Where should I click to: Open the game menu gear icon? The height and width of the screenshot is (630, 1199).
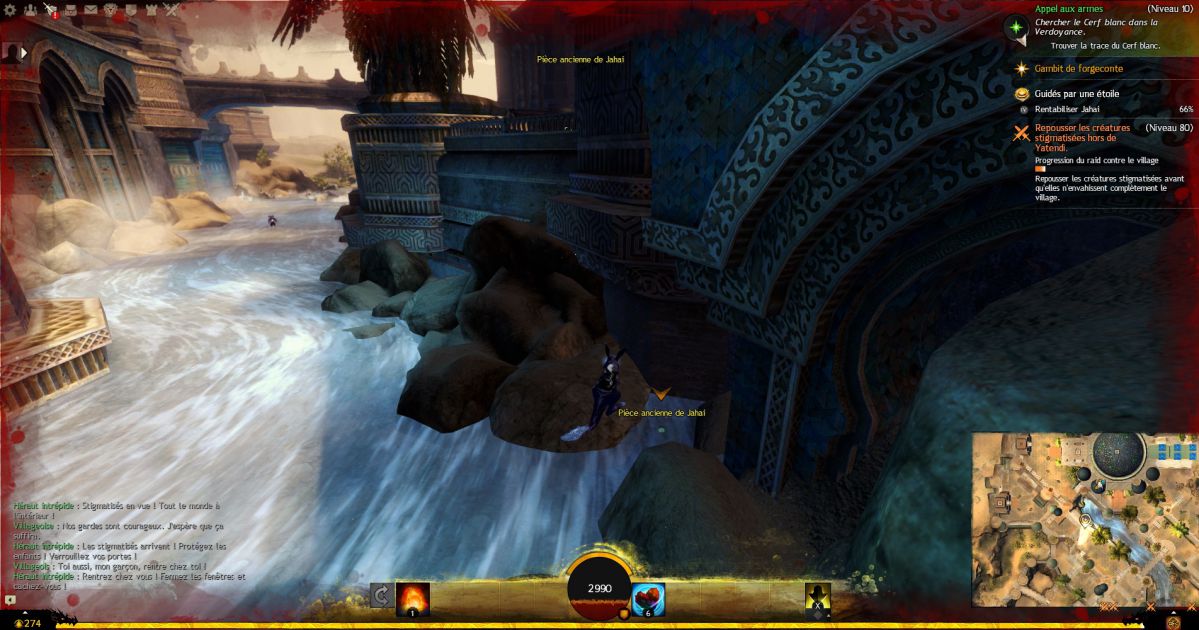coord(8,9)
